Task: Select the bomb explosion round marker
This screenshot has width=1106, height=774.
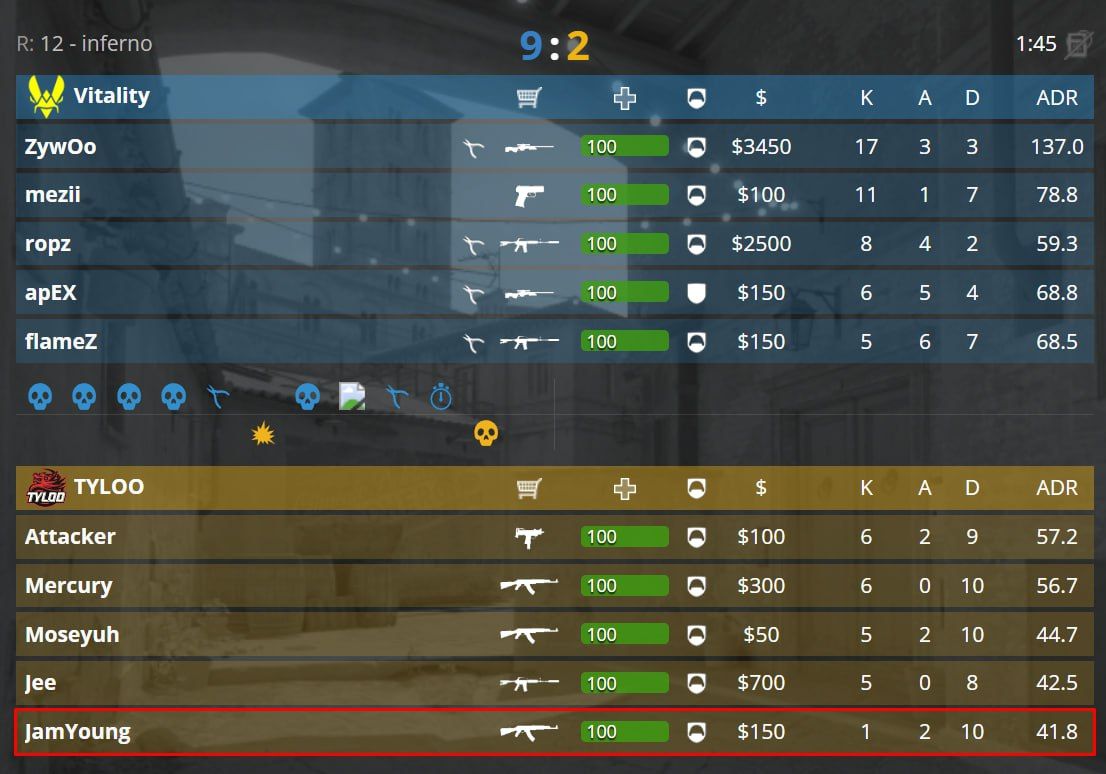Action: coord(263,433)
